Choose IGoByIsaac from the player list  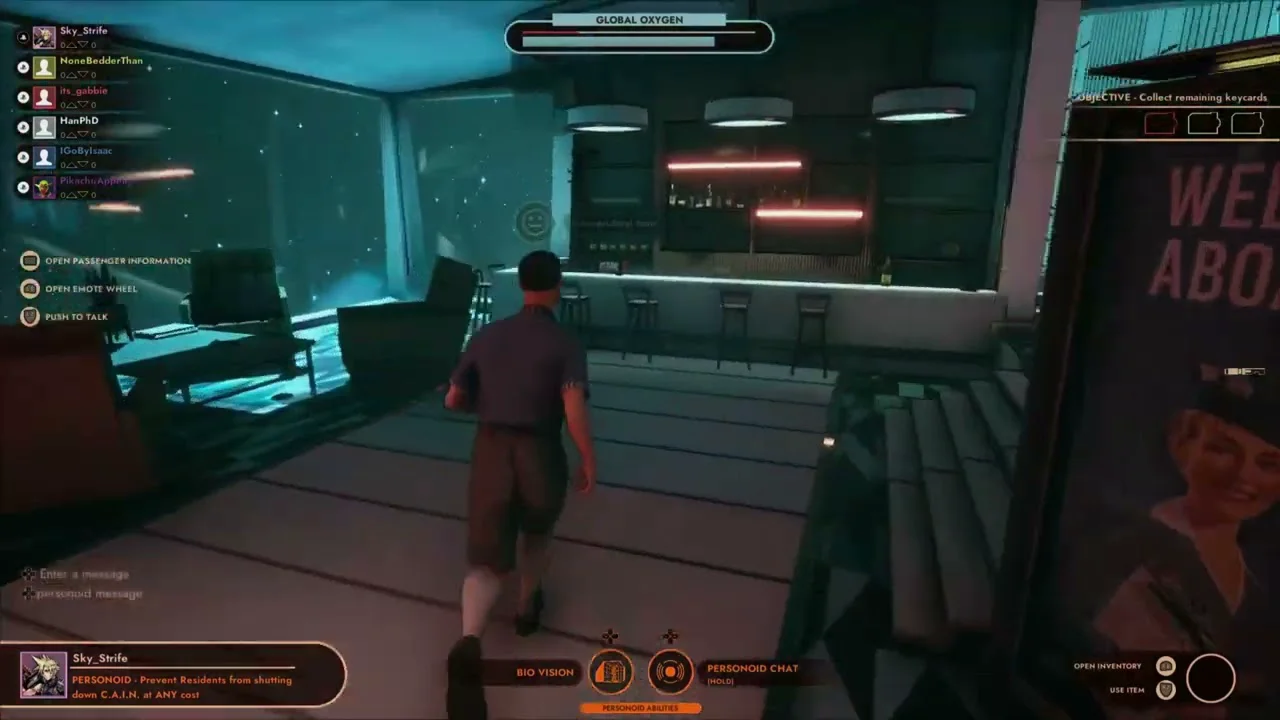(85, 151)
